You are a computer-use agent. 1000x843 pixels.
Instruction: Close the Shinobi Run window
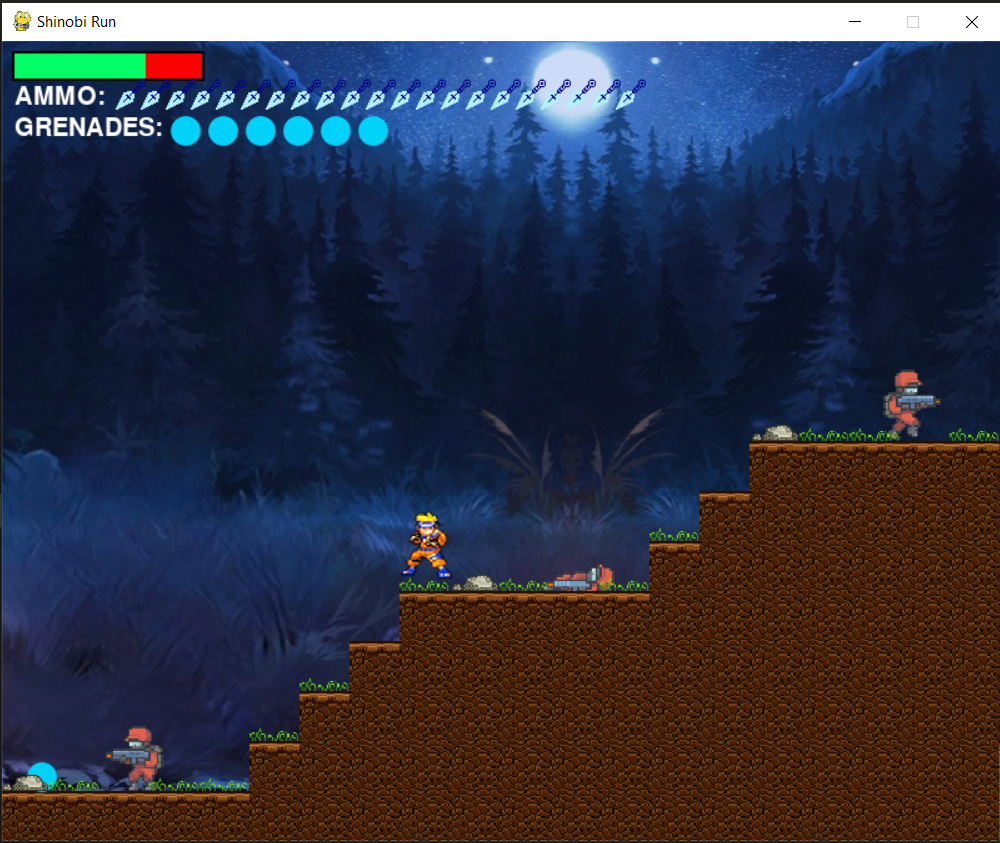(x=971, y=22)
